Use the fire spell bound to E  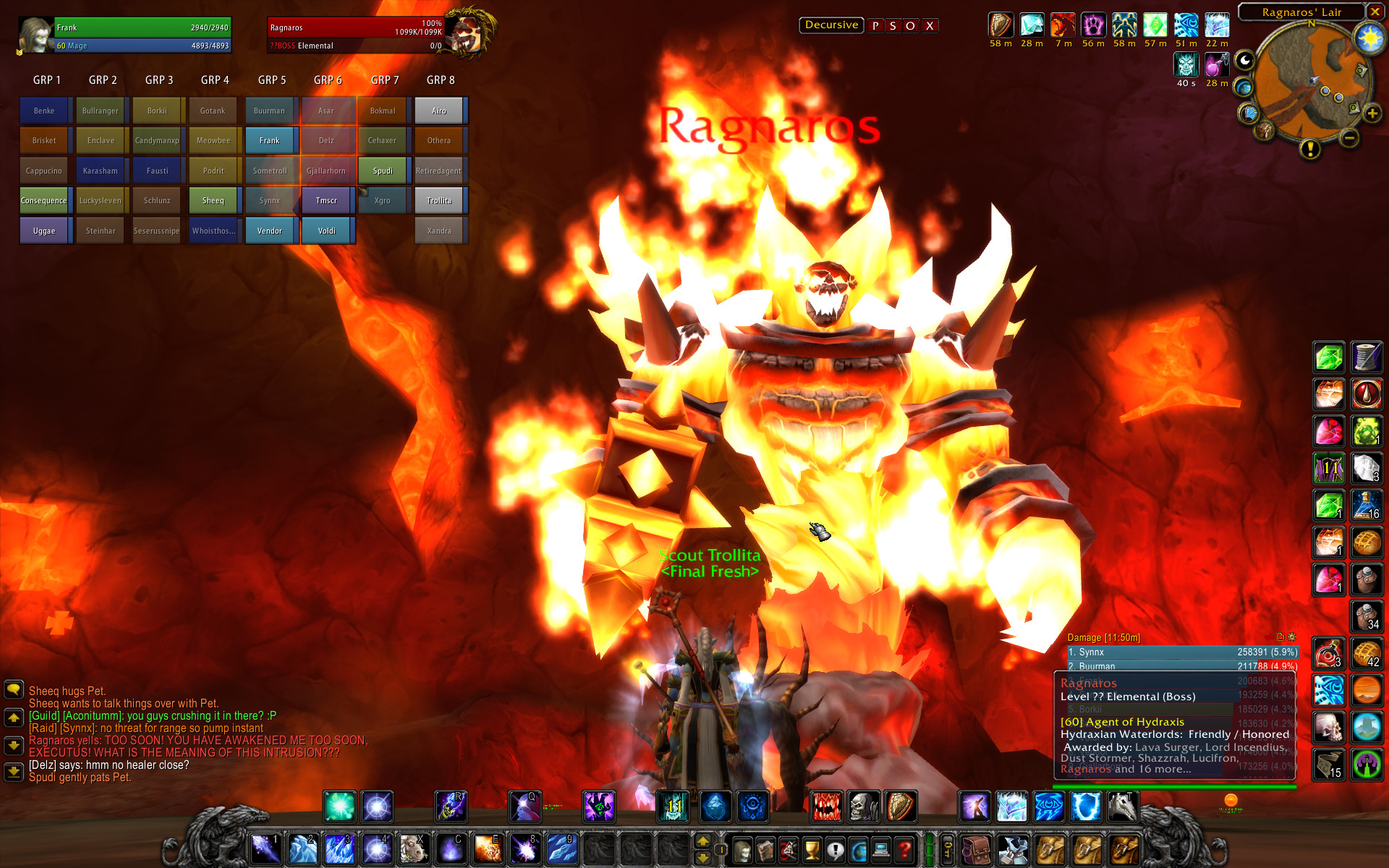point(488,848)
